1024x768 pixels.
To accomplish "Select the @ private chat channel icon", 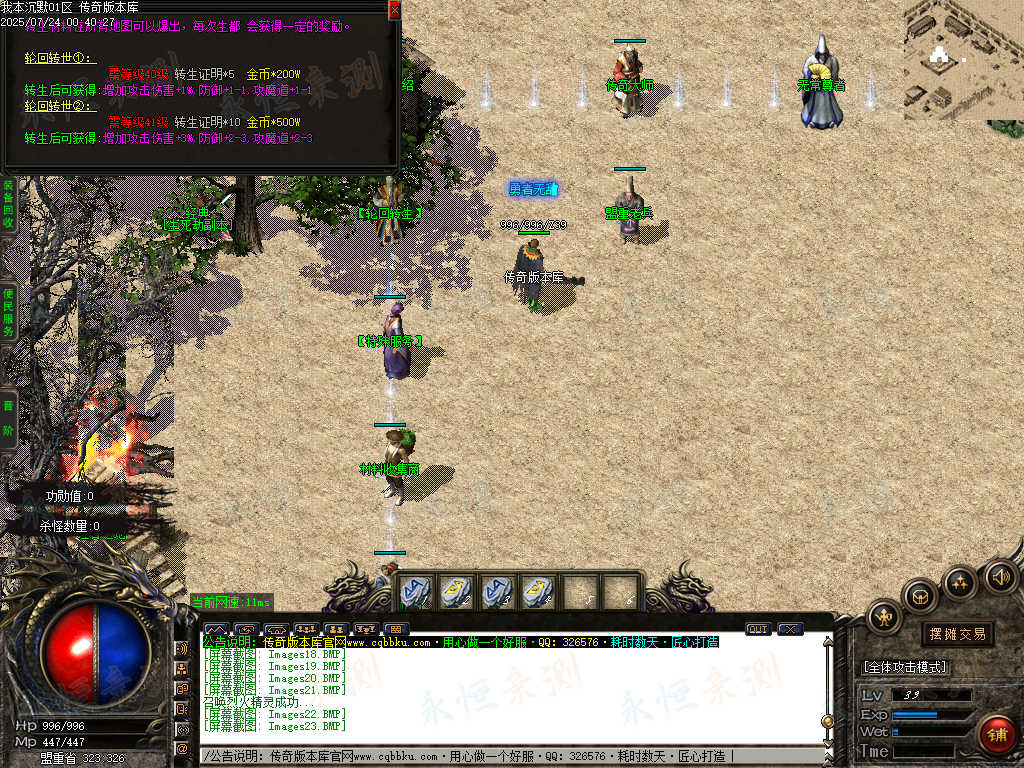I will (182, 748).
